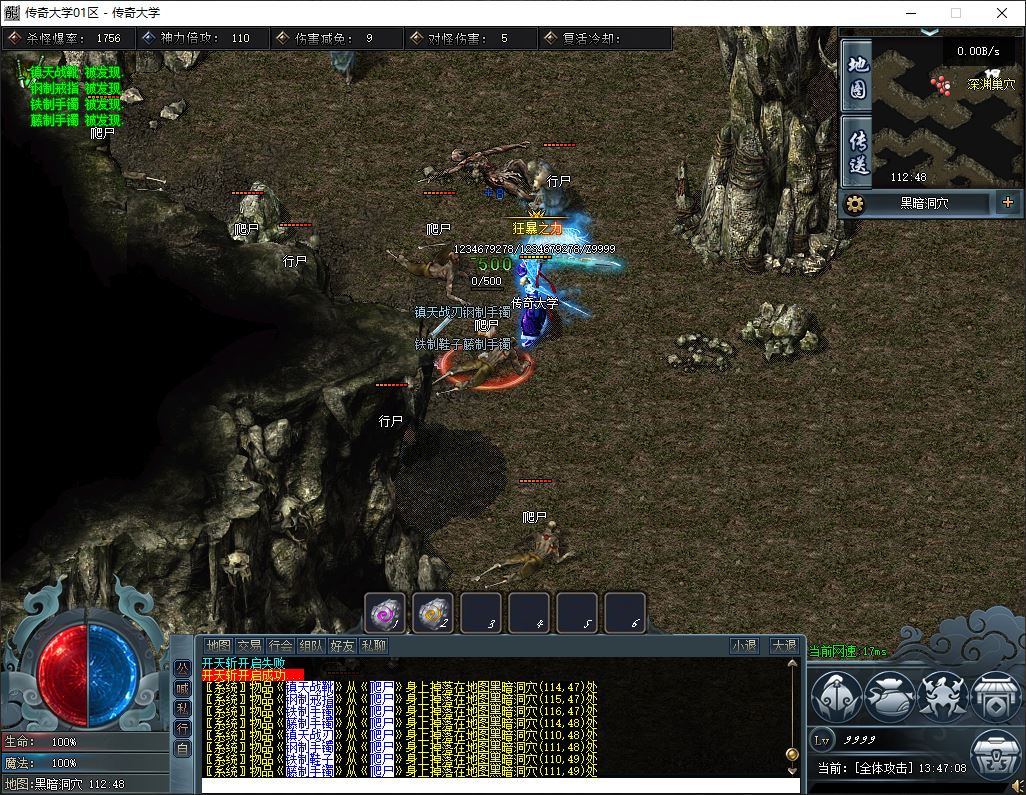Switch to the 组队 team chat tab
Screen dimensions: 1026x795
point(311,646)
